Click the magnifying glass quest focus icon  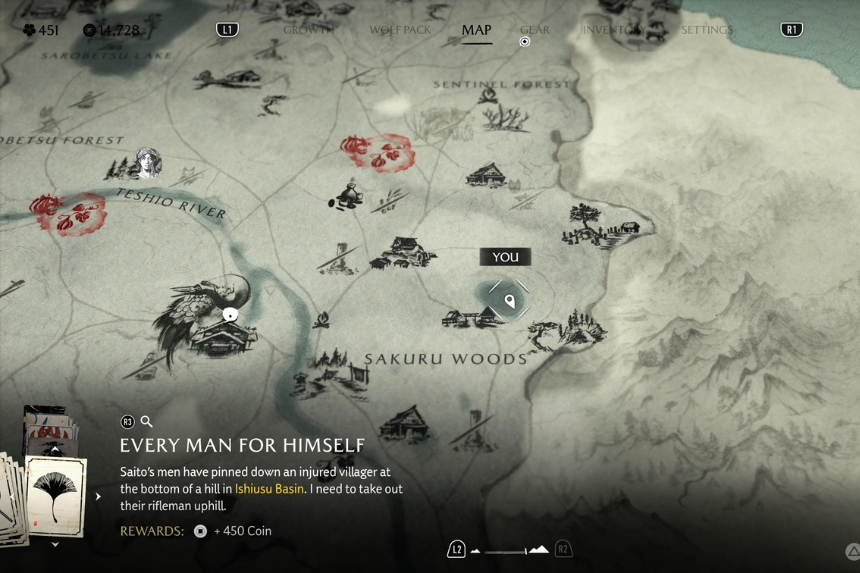[147, 422]
